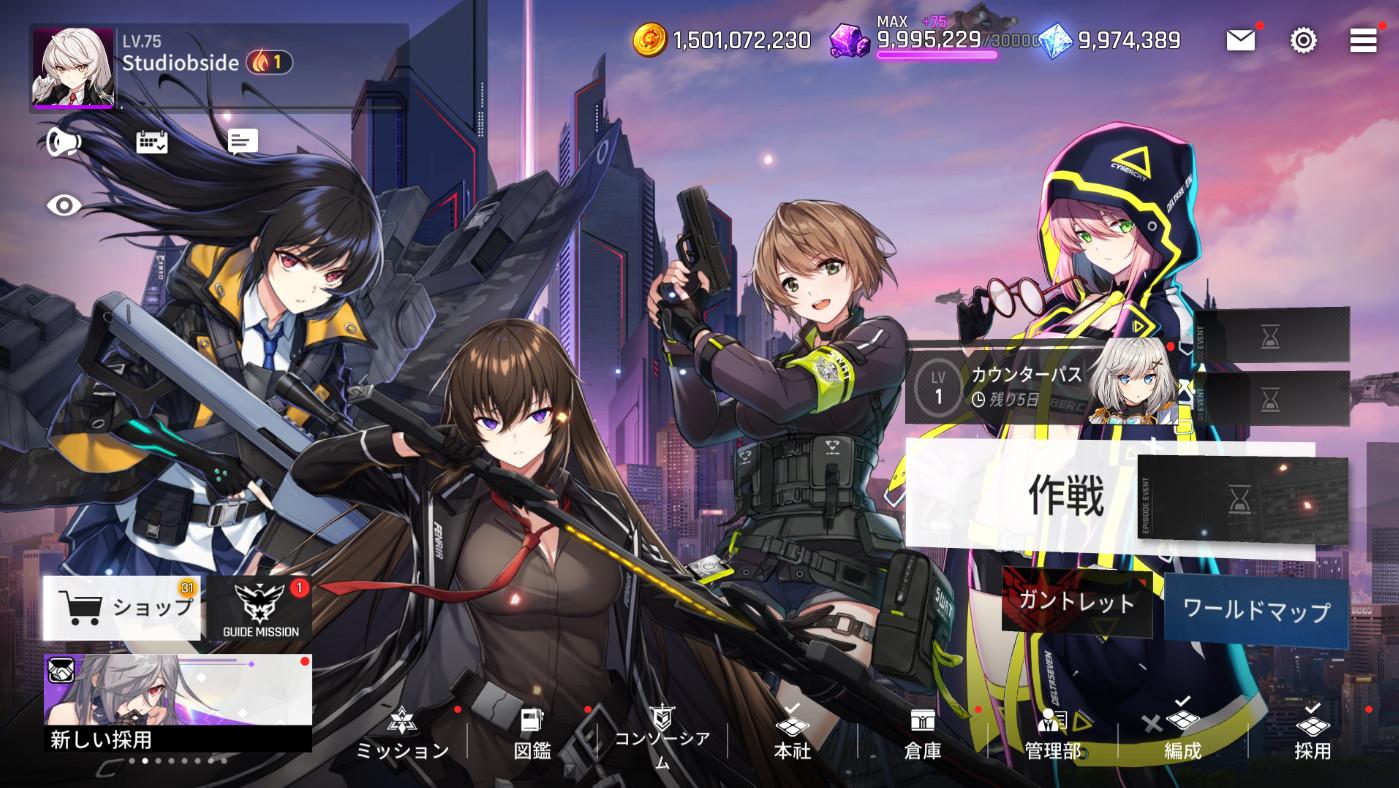The width and height of the screenshot is (1399, 788).
Task: Toggle UI visibility with the eye icon
Action: (64, 205)
